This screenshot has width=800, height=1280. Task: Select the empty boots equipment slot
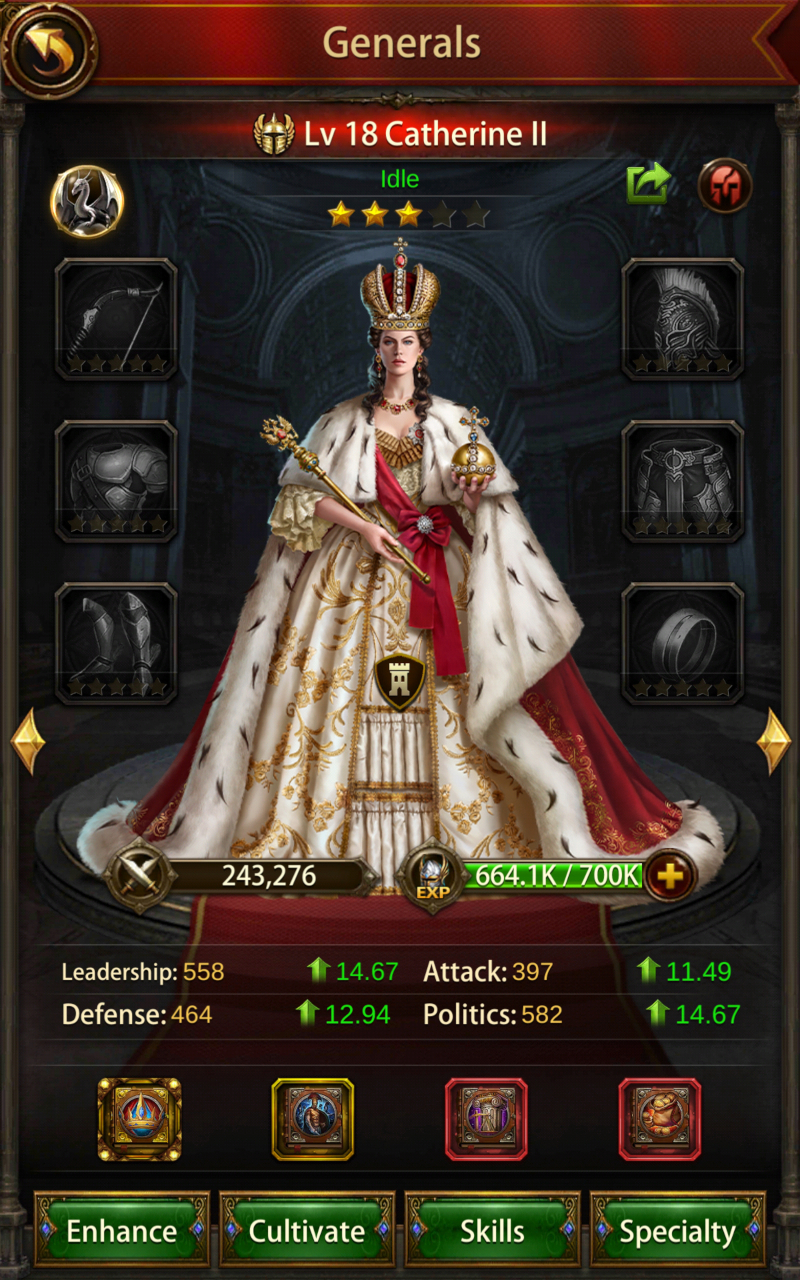coord(116,643)
